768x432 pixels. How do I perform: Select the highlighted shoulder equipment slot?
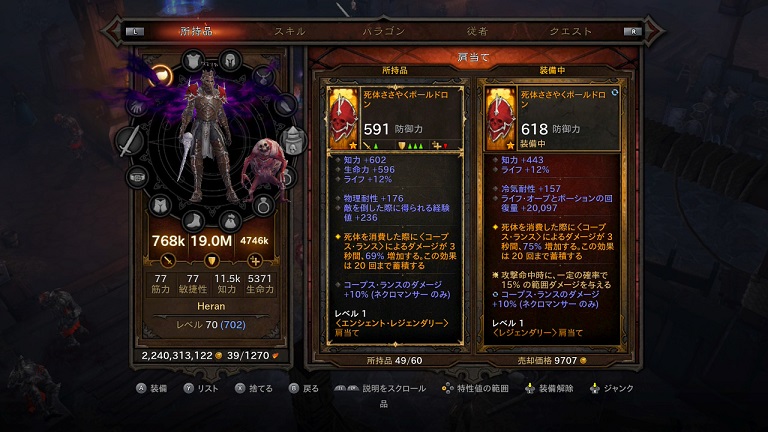pyautogui.click(x=162, y=75)
